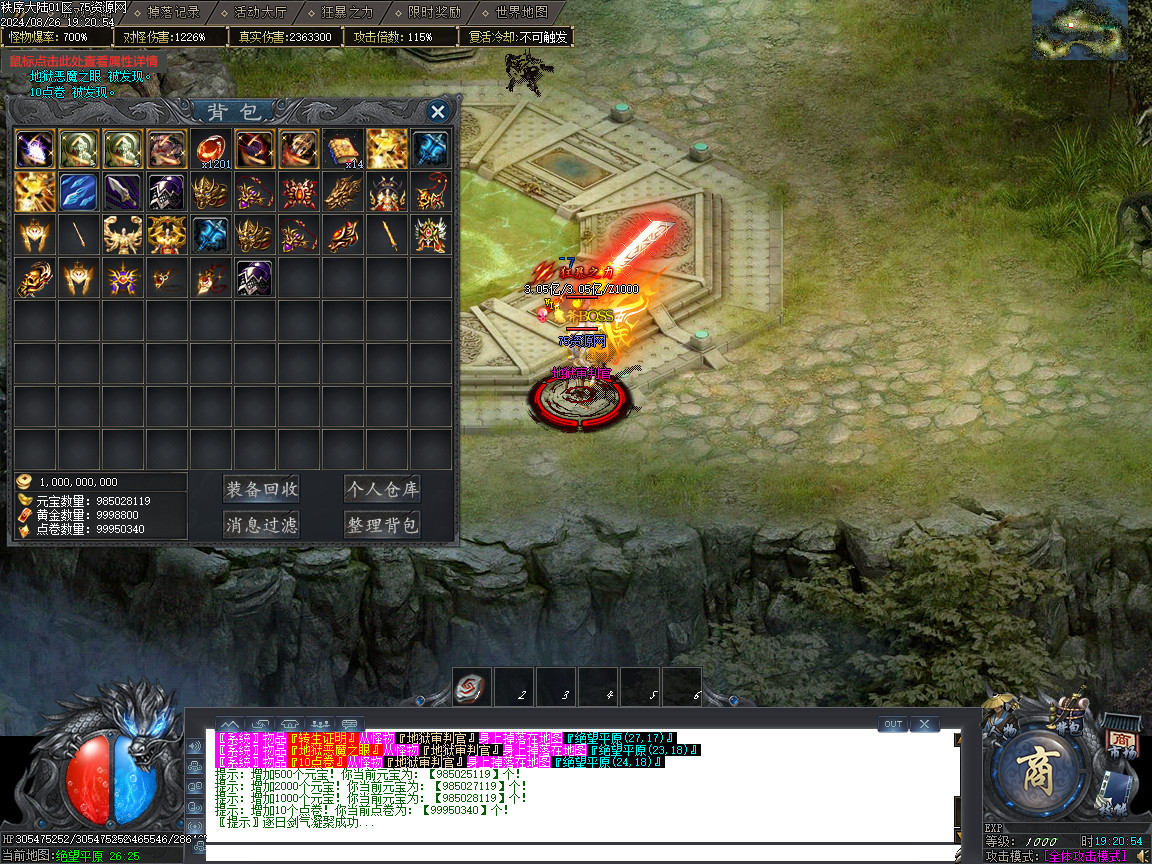Focus the chat text input field
Image resolution: width=1152 pixels, height=864 pixels.
(580, 853)
